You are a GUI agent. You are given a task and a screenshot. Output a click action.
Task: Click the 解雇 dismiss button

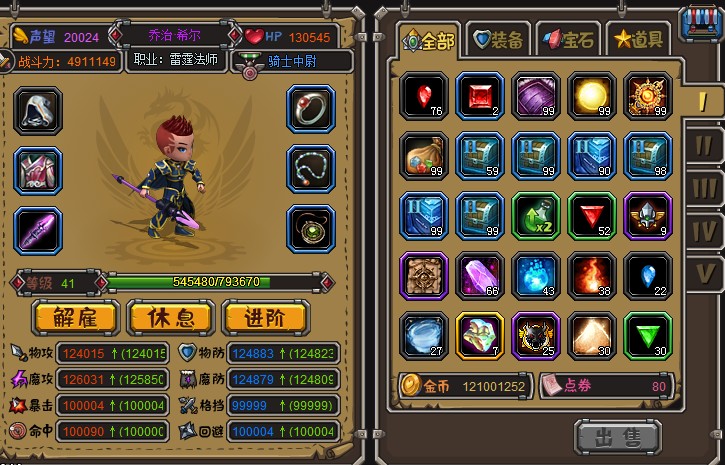tap(74, 317)
